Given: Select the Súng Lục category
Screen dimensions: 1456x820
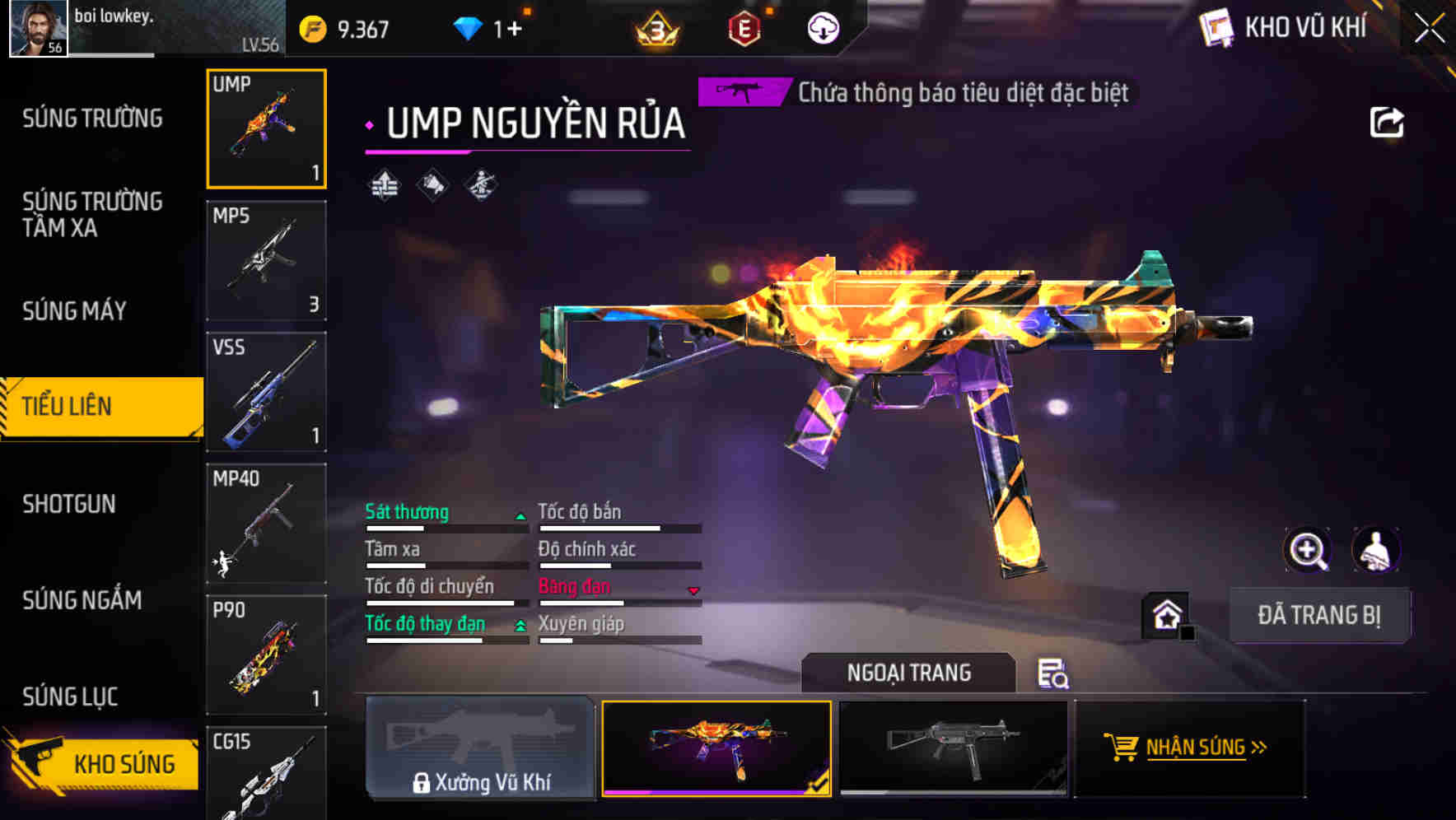Looking at the screenshot, I should click(x=70, y=697).
